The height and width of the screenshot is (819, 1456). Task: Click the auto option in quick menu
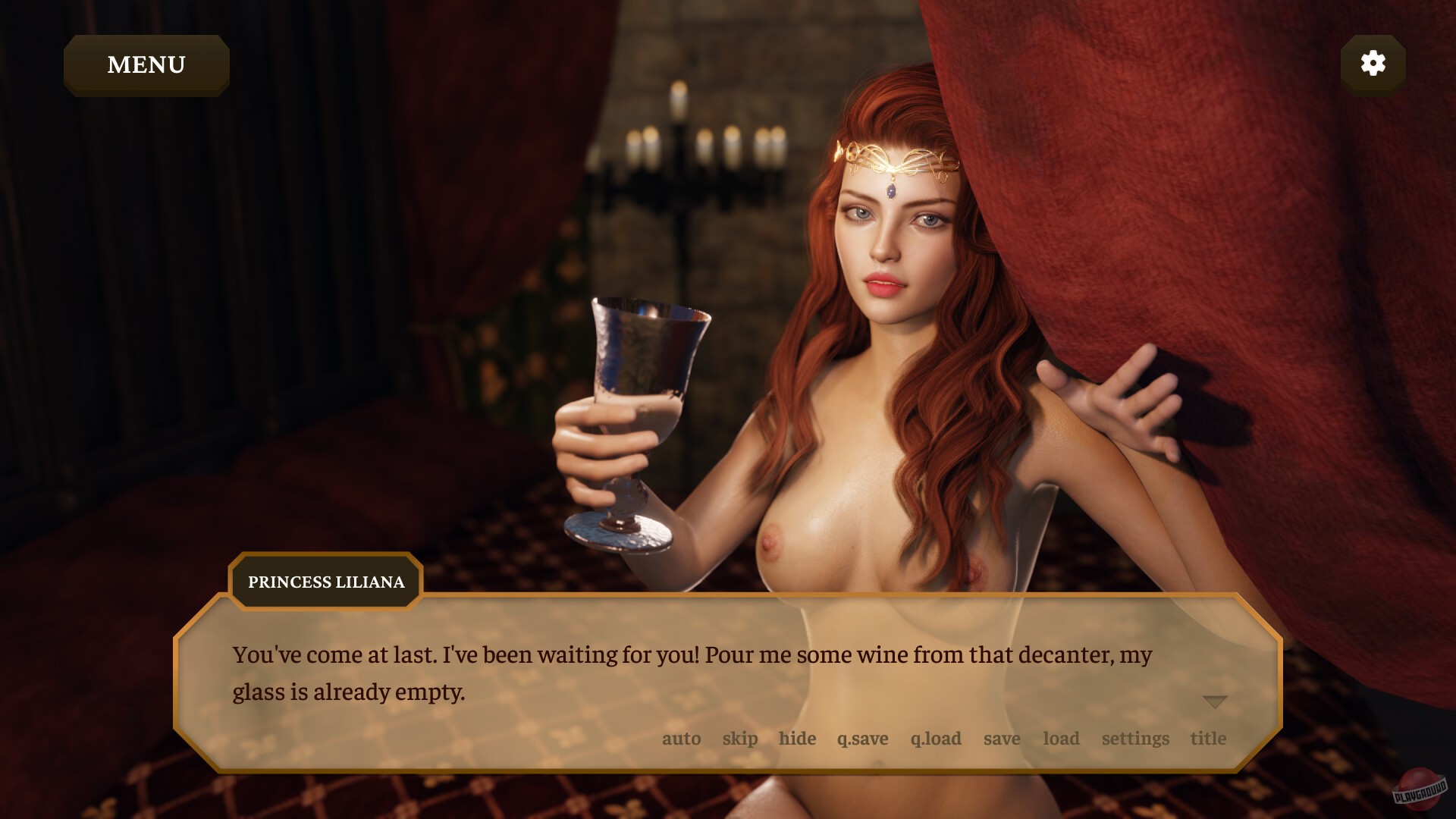(681, 738)
